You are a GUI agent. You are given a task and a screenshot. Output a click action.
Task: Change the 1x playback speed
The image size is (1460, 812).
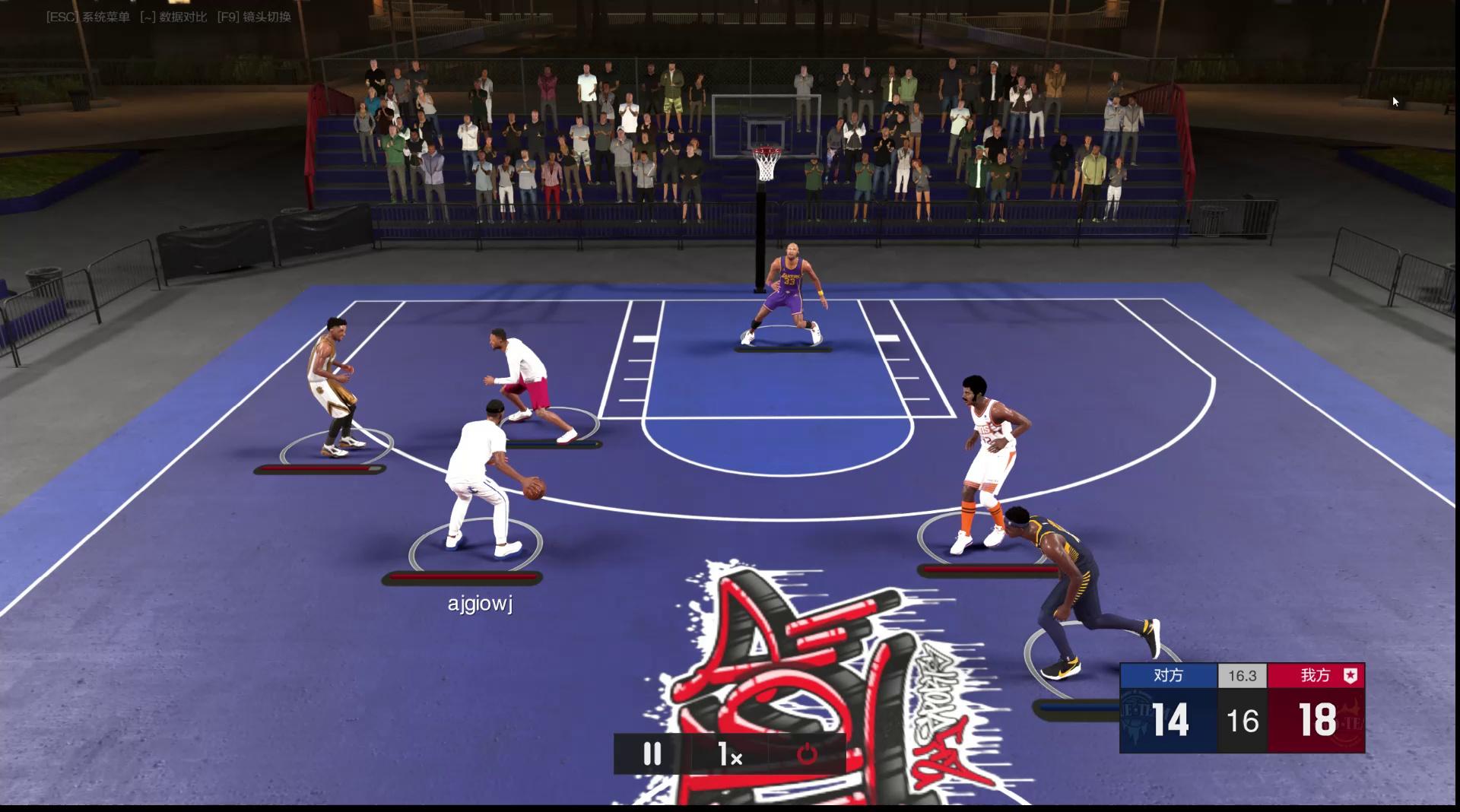point(729,754)
